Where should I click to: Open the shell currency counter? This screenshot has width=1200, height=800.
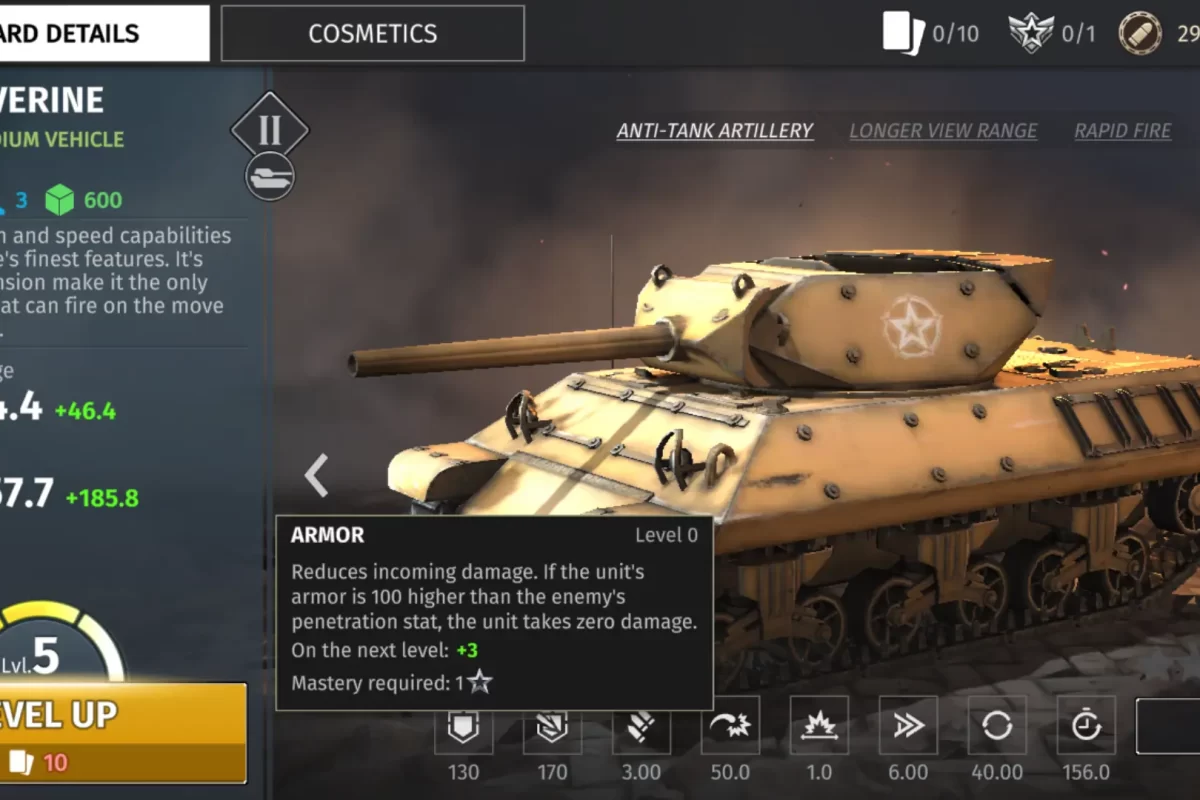(1158, 33)
